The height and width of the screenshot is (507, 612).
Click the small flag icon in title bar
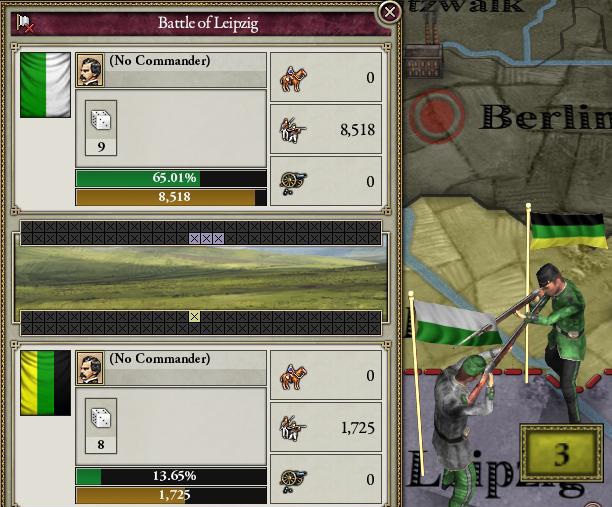point(25,22)
